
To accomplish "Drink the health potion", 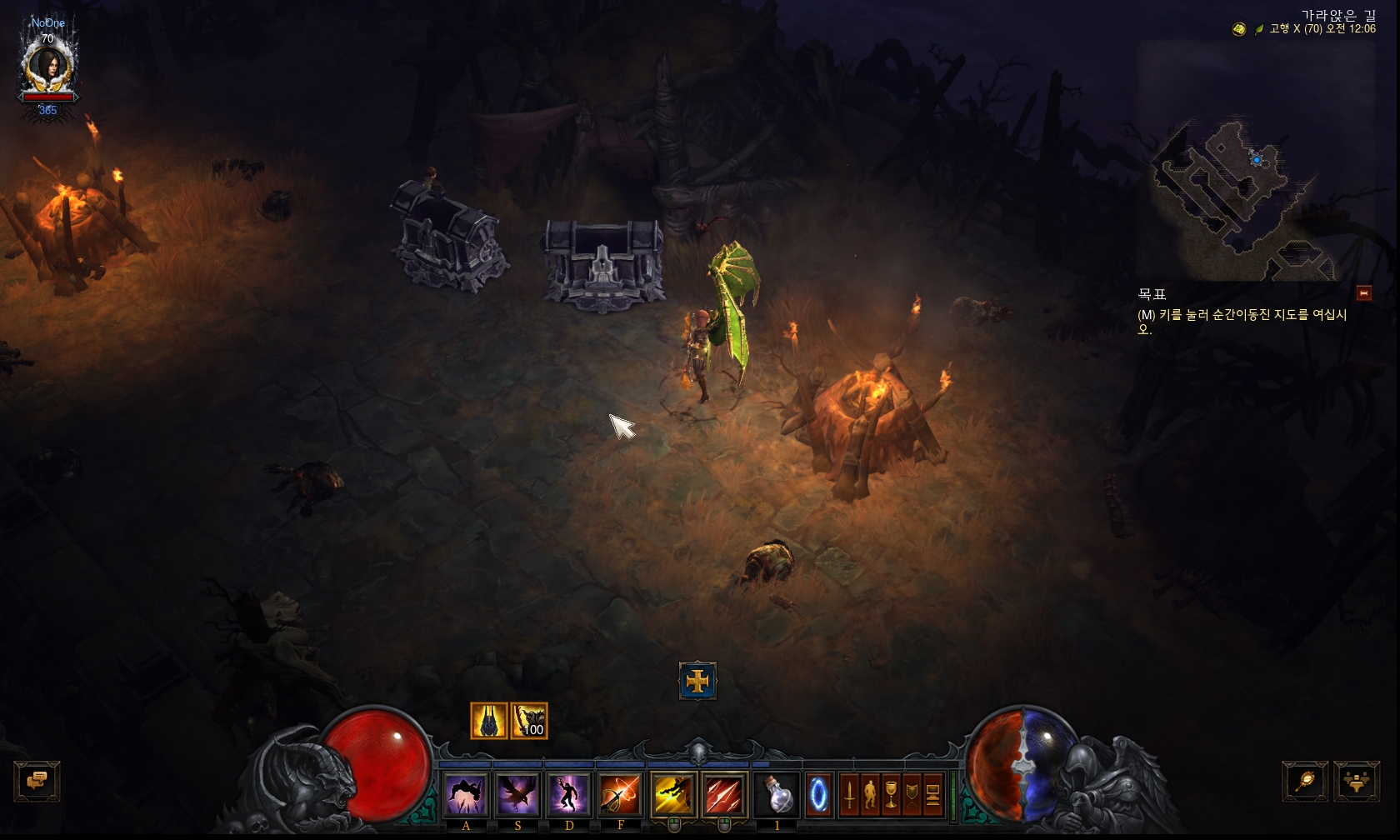I will click(778, 793).
